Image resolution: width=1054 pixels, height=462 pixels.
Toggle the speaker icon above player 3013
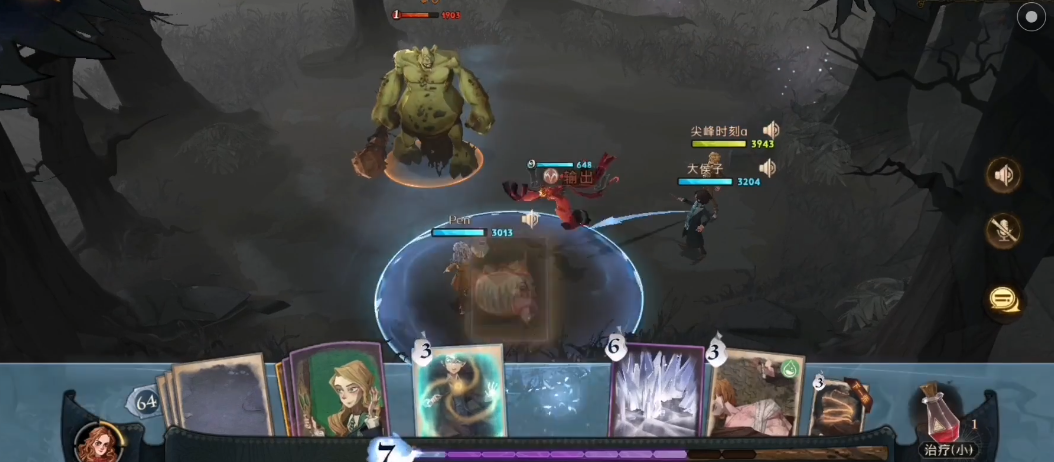[530, 219]
